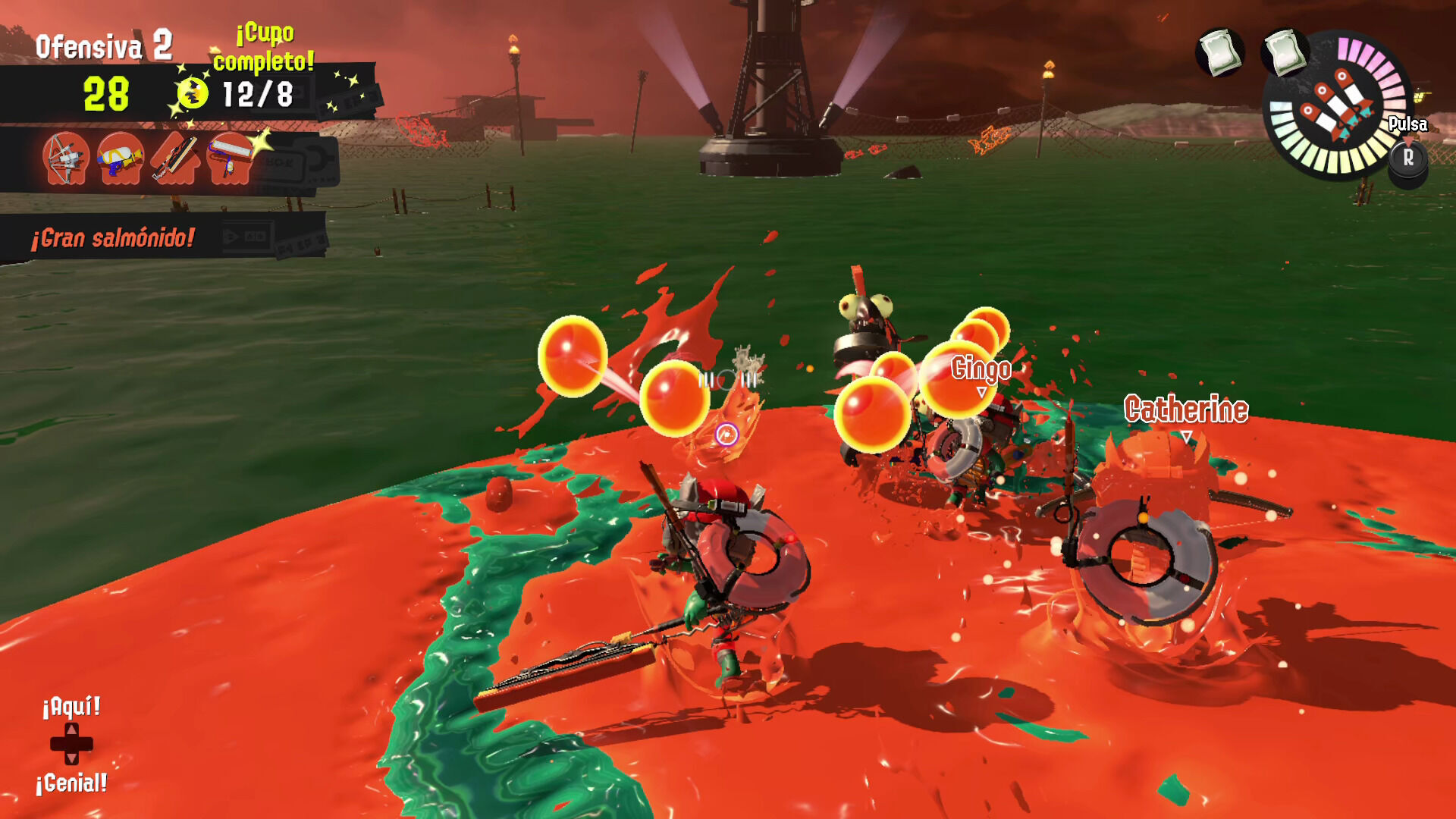This screenshot has width=1456, height=819.
Task: Click the golden egg quota icon
Action: point(193,94)
